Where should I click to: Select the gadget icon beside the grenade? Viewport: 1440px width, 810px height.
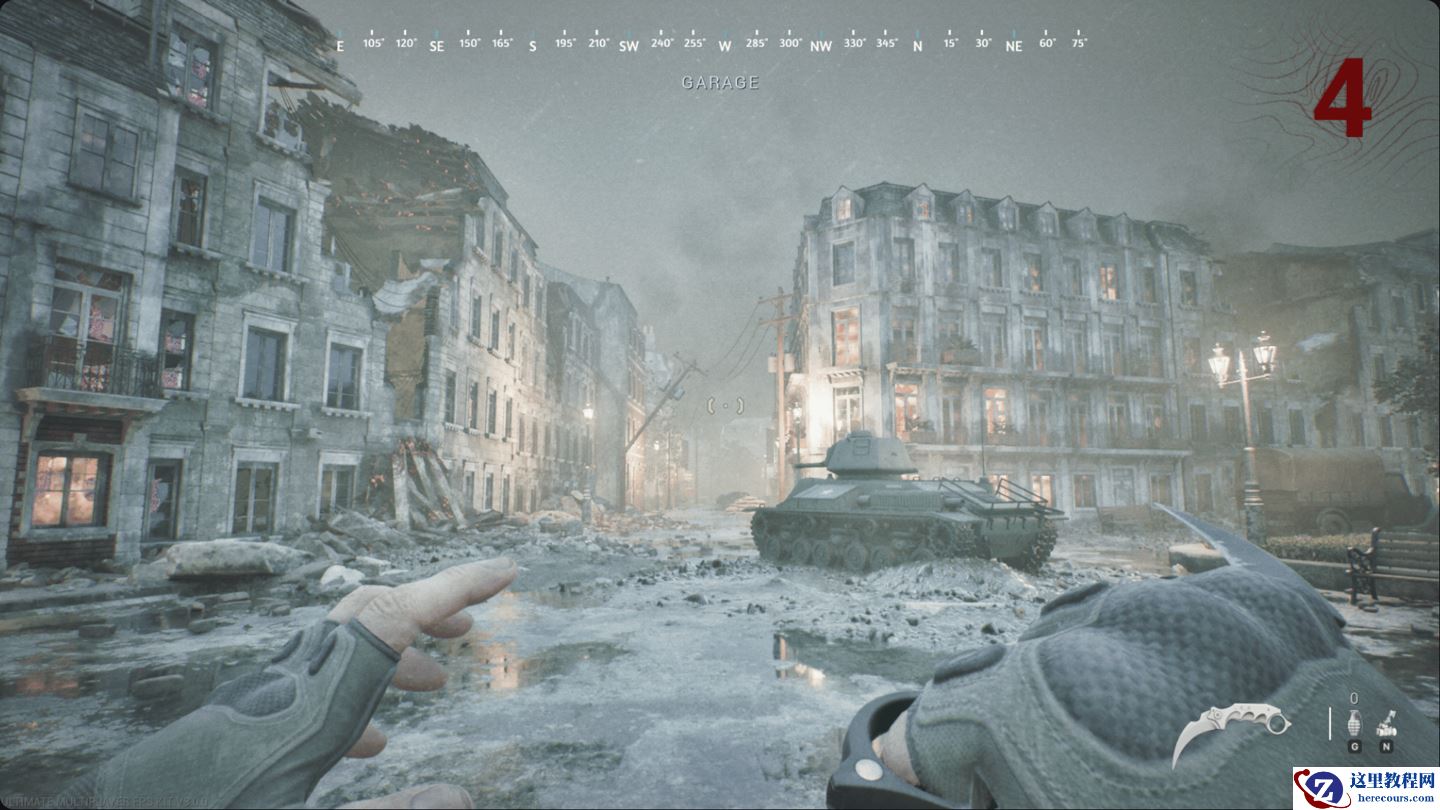1387,722
